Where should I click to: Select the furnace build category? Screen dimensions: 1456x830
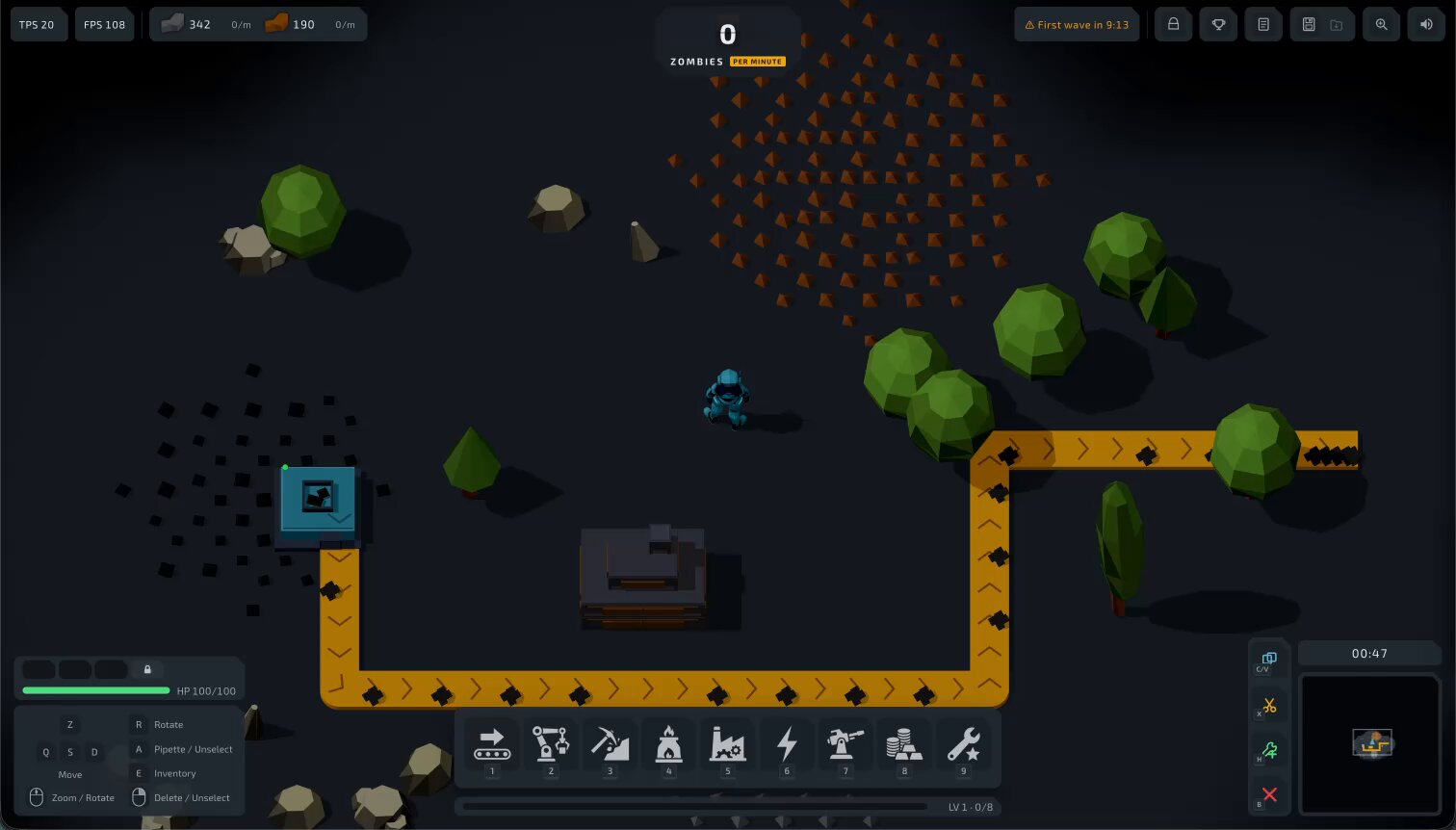[668, 744]
